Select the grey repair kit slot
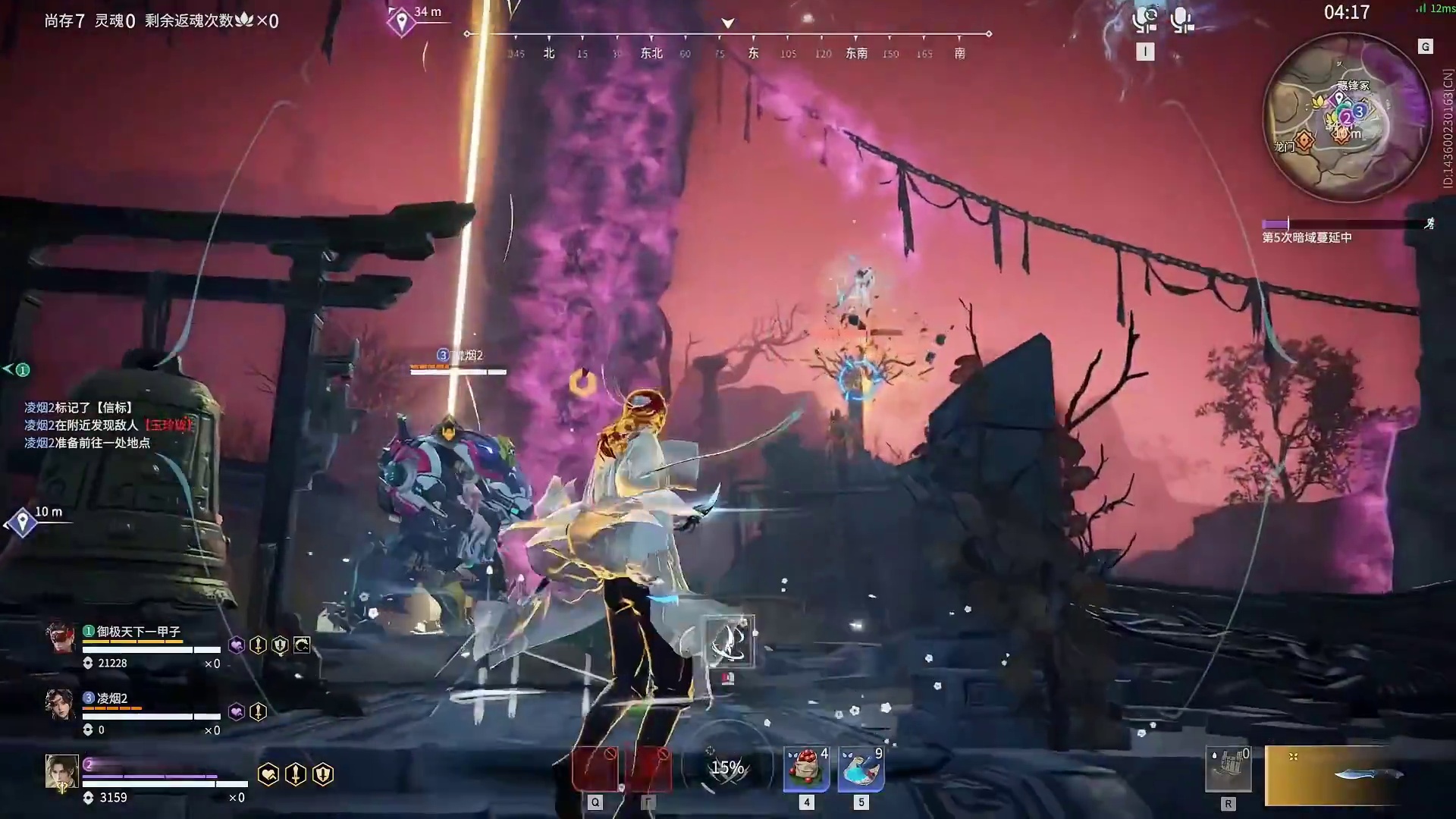 tap(1228, 769)
